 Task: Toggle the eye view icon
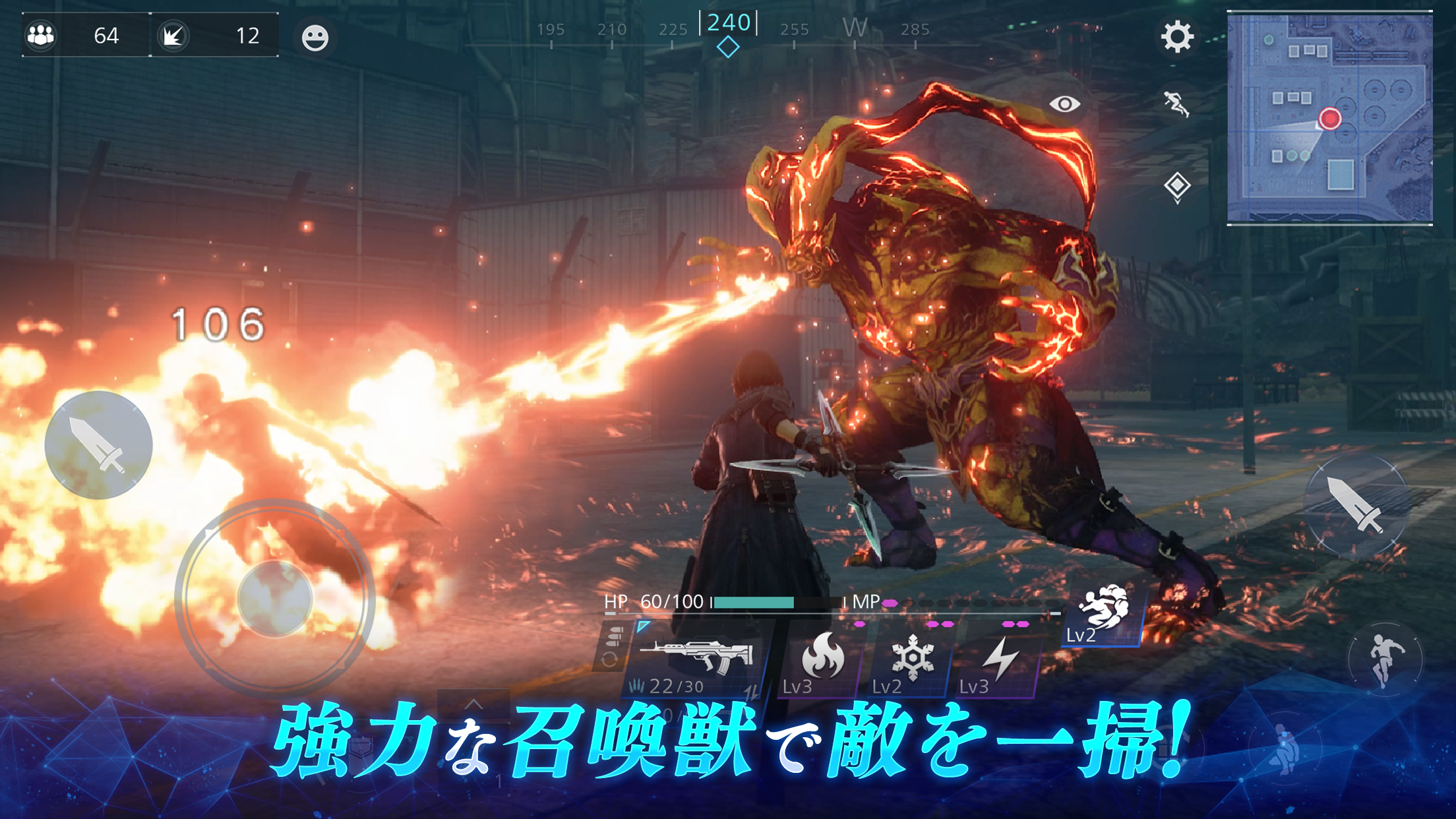point(1064,104)
